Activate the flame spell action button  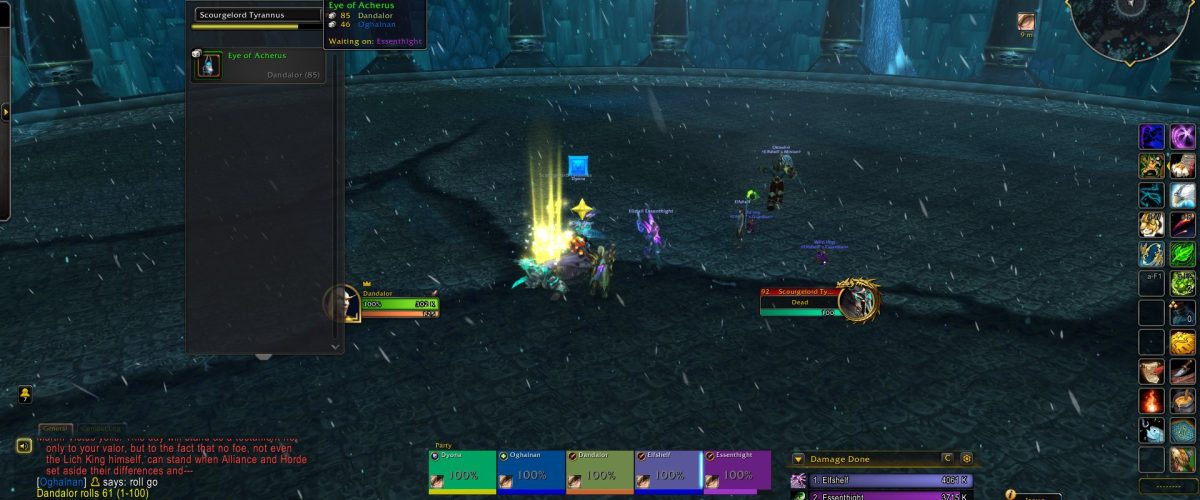[1151, 401]
